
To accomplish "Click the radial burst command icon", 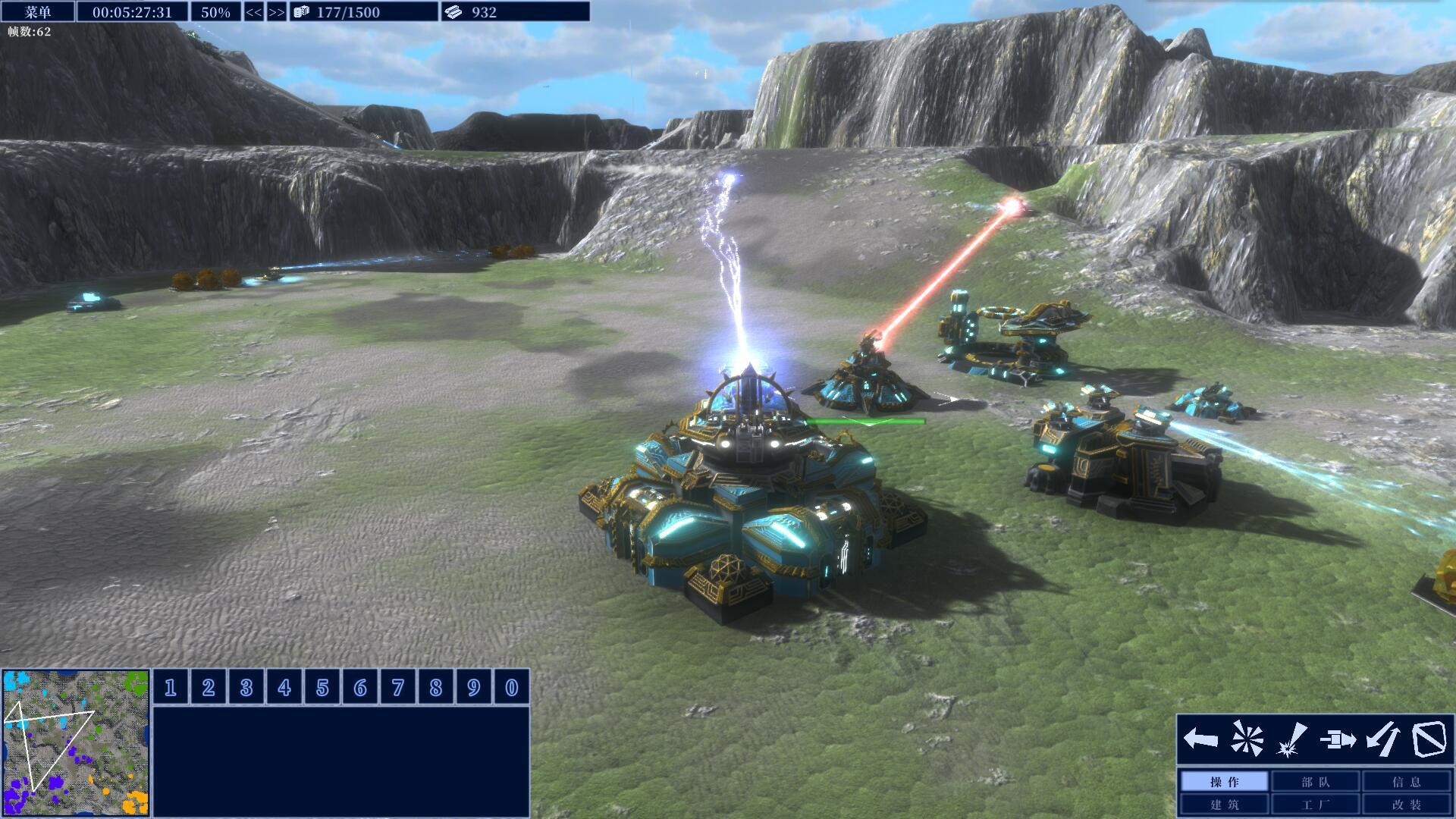I will point(1247,739).
